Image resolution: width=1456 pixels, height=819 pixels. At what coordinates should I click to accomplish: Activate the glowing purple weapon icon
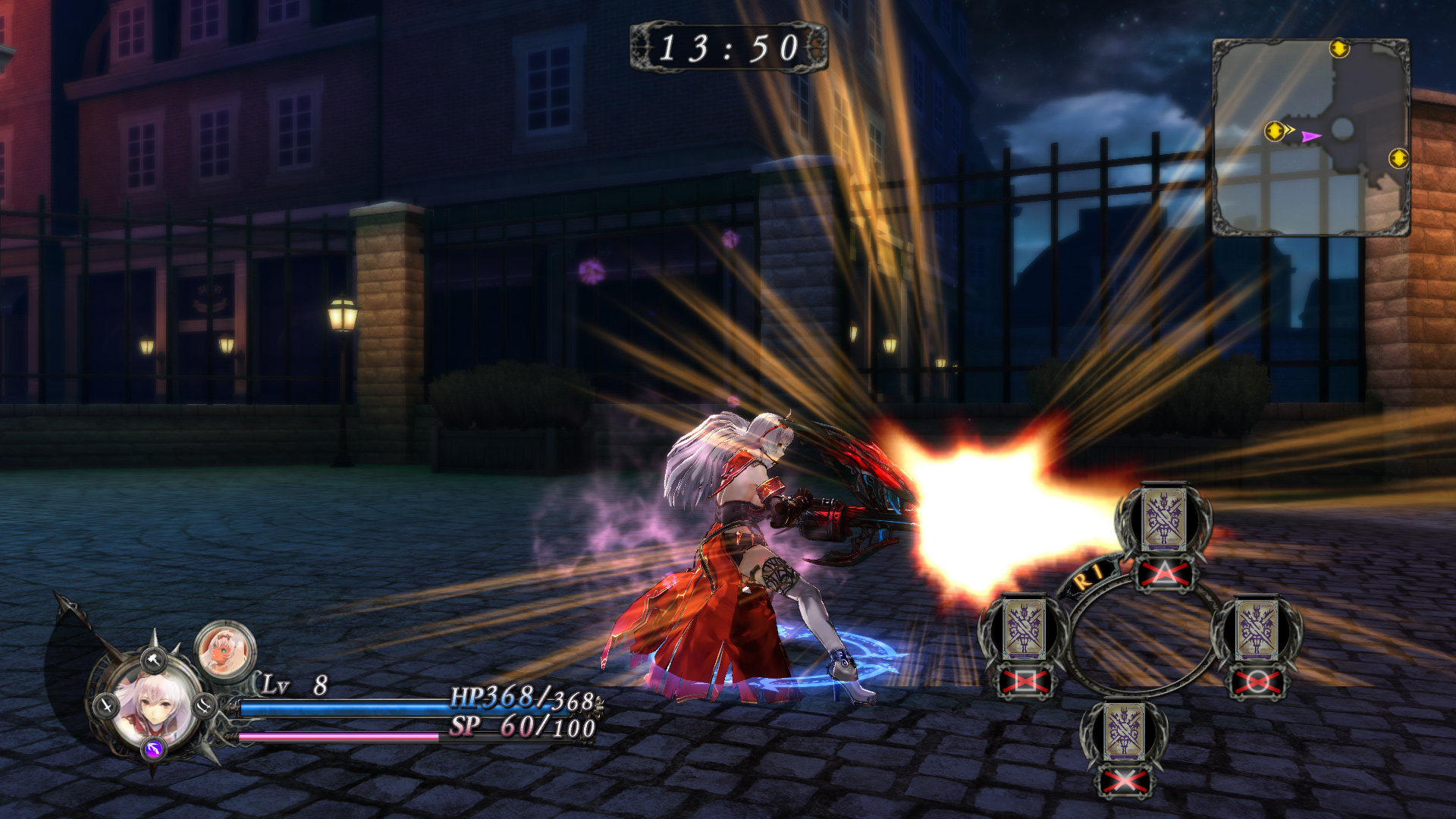click(154, 749)
